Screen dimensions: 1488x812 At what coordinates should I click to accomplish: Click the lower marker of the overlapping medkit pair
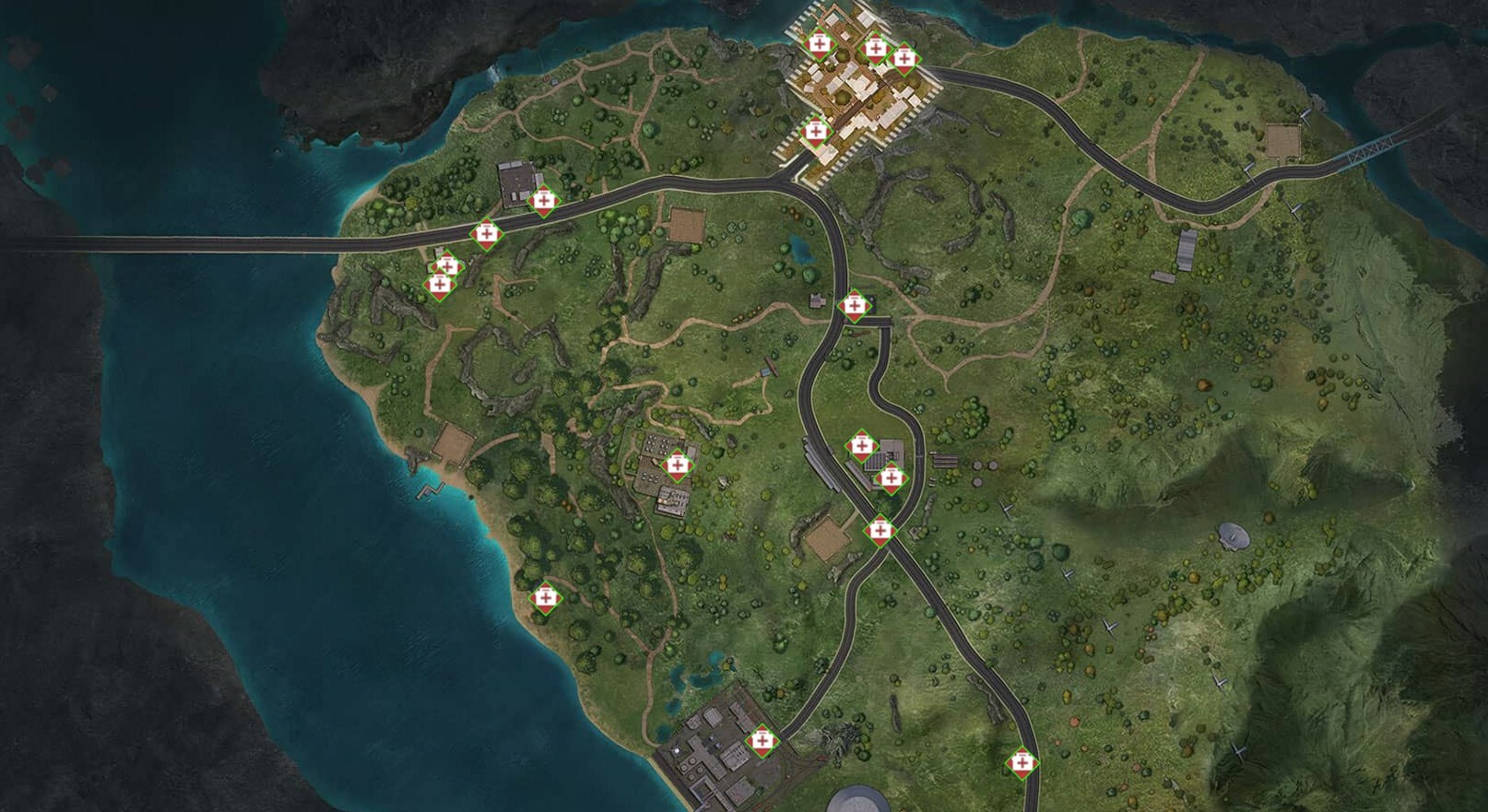coord(441,284)
